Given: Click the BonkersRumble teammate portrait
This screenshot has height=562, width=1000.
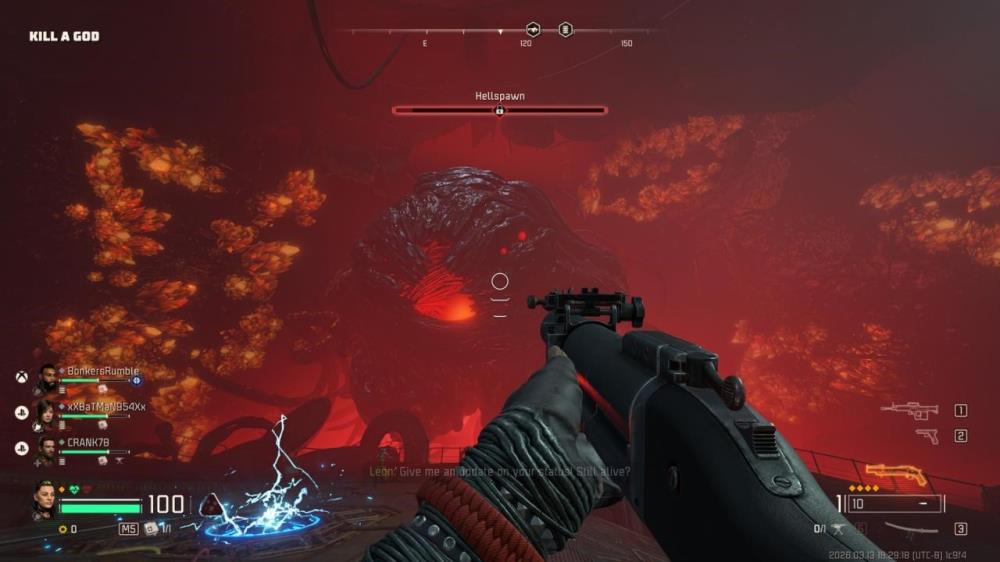Looking at the screenshot, I should point(46,378).
